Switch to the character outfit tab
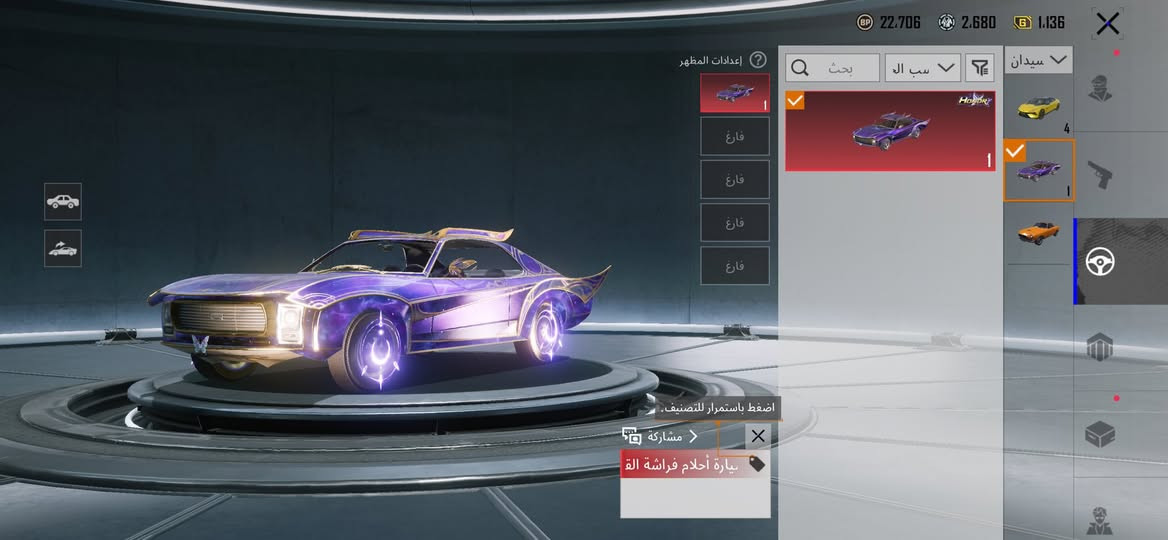This screenshot has height=540, width=1168. tap(1101, 88)
